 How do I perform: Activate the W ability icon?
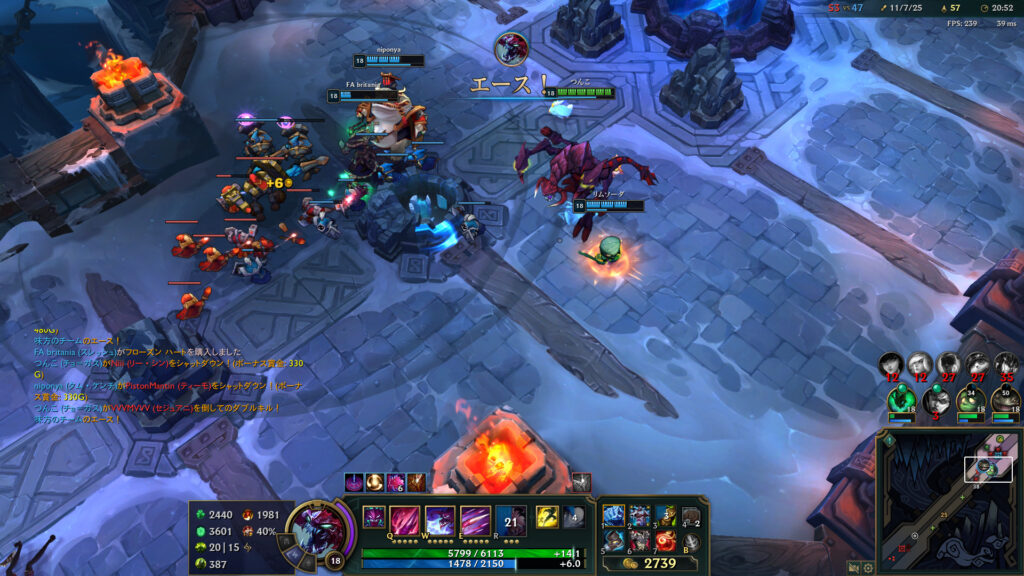click(x=440, y=520)
